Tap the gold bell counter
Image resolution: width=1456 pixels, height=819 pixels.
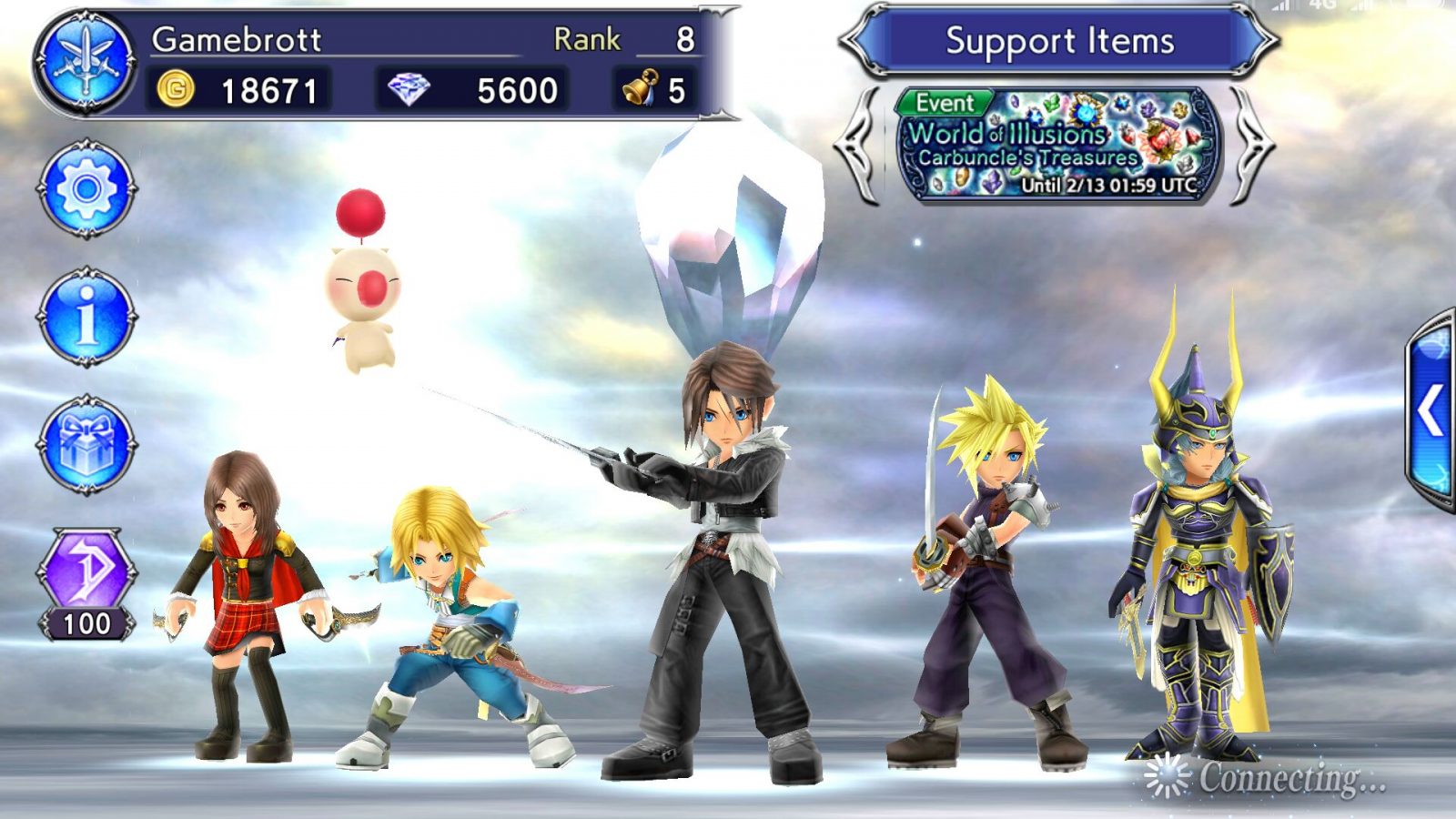[653, 90]
